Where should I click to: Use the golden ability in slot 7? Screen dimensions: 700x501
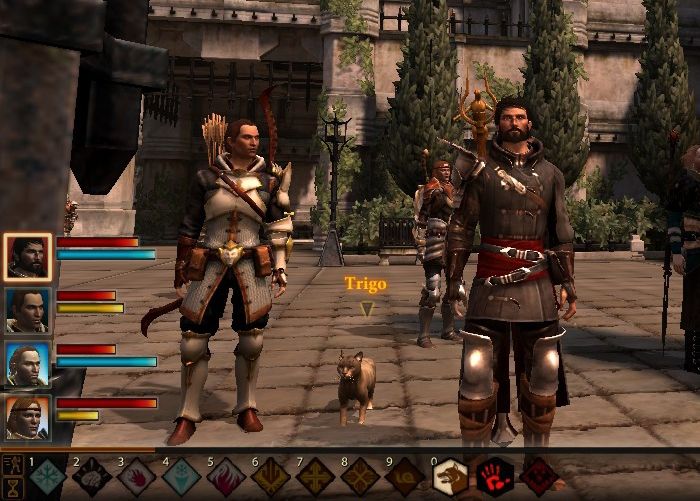tap(316, 478)
